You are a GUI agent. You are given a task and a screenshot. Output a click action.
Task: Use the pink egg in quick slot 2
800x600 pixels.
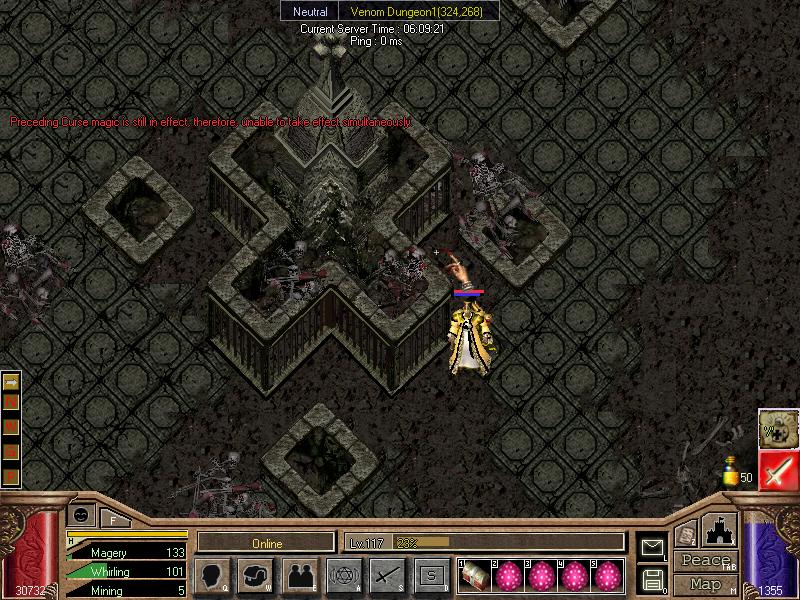coord(509,575)
